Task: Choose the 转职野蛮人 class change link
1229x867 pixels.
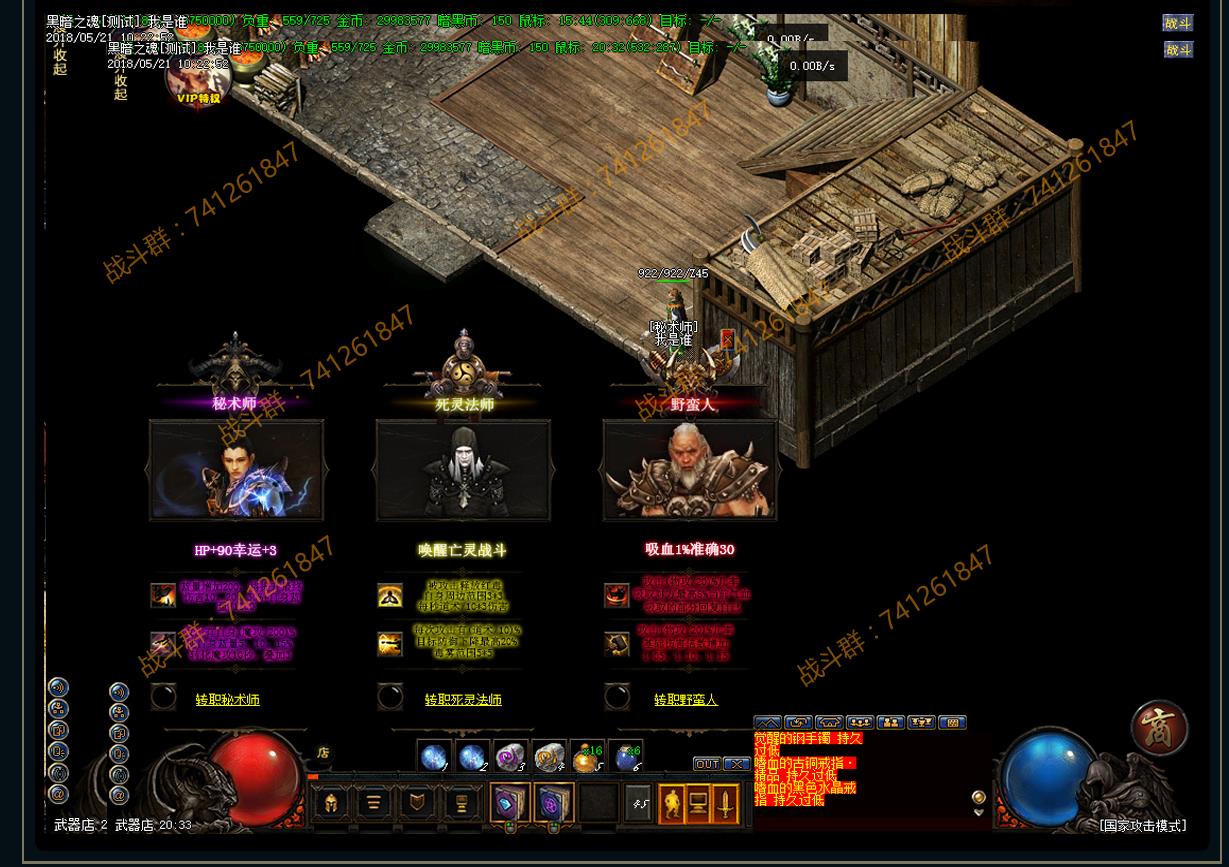Action: click(686, 700)
